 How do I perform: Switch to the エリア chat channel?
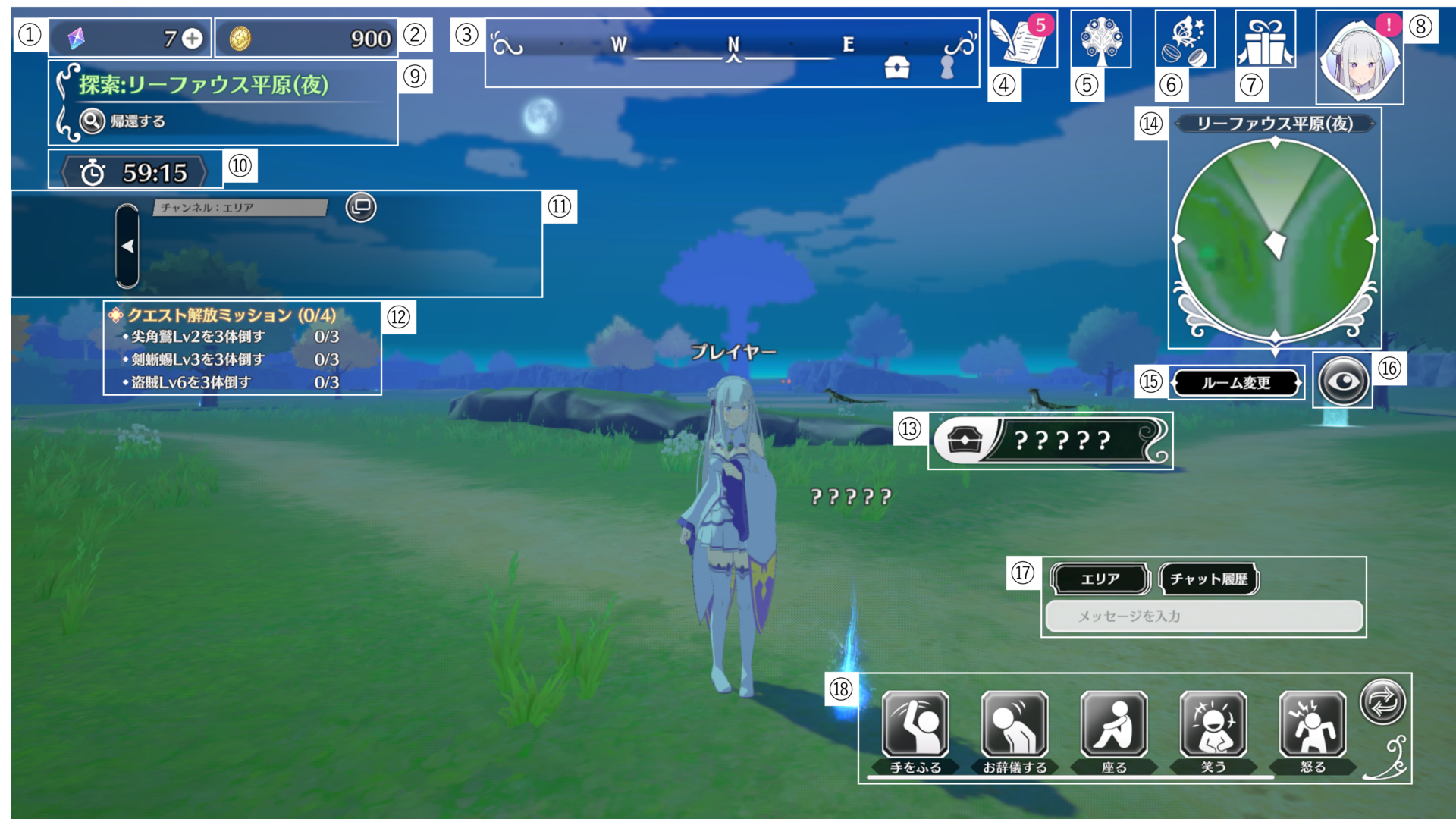click(1100, 579)
